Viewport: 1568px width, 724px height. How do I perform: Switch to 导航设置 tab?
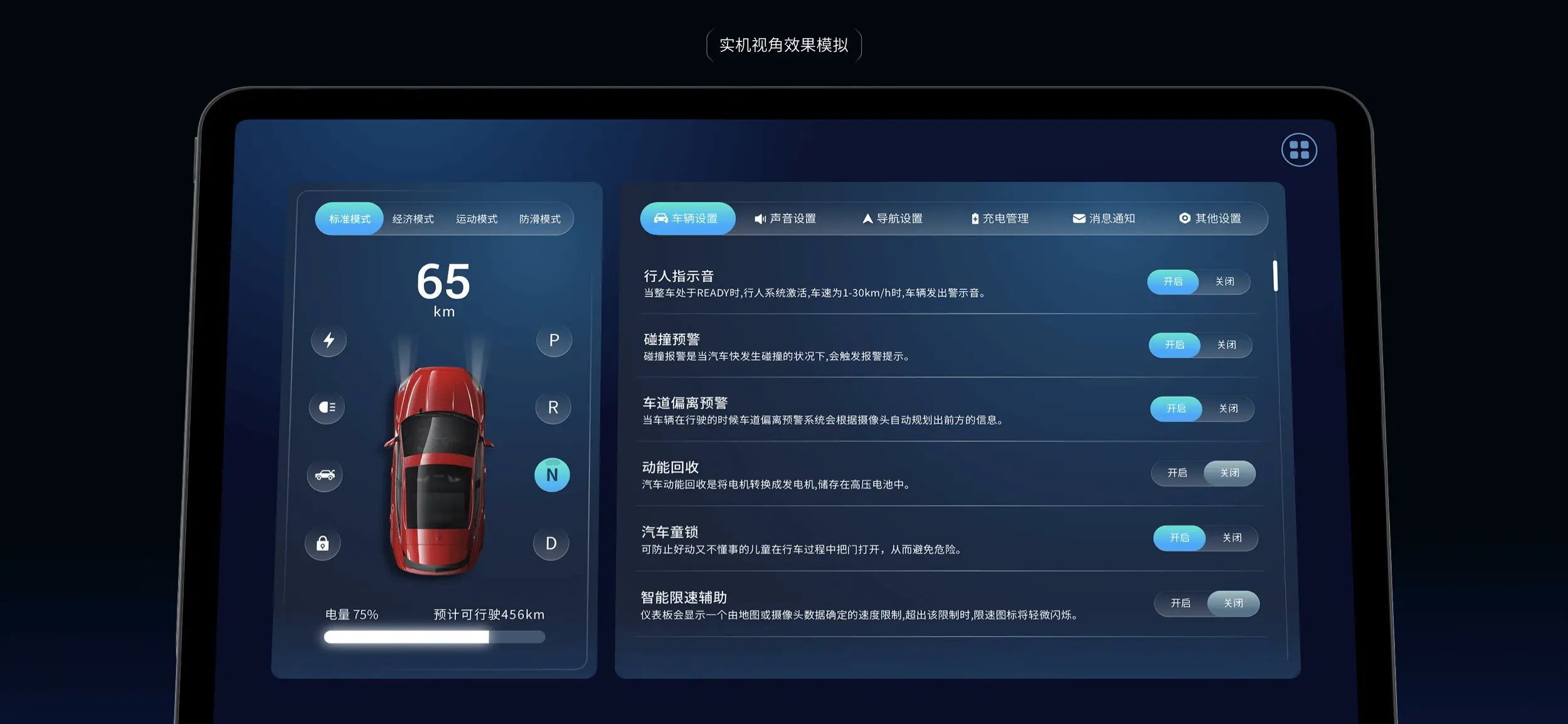click(x=892, y=218)
